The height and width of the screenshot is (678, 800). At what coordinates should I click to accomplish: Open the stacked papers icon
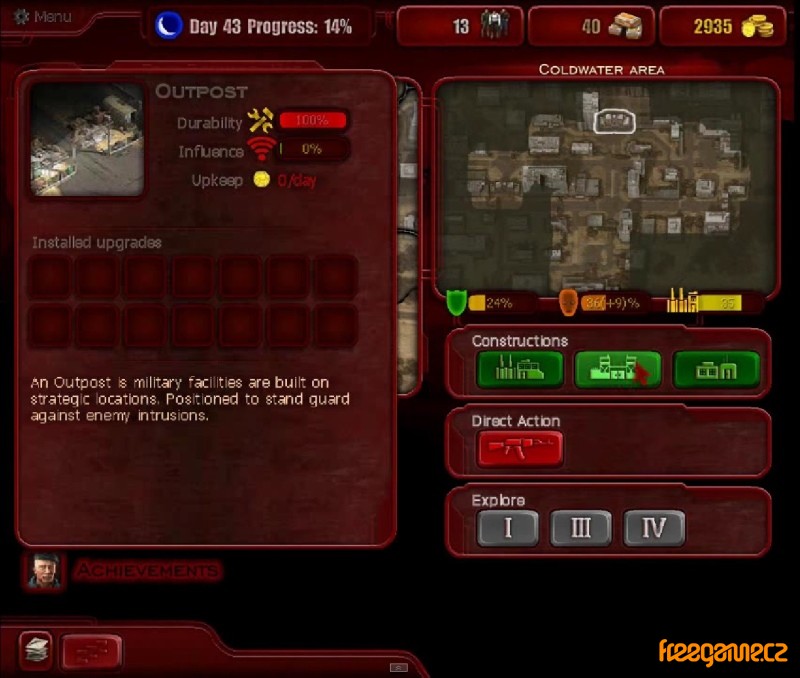point(35,651)
